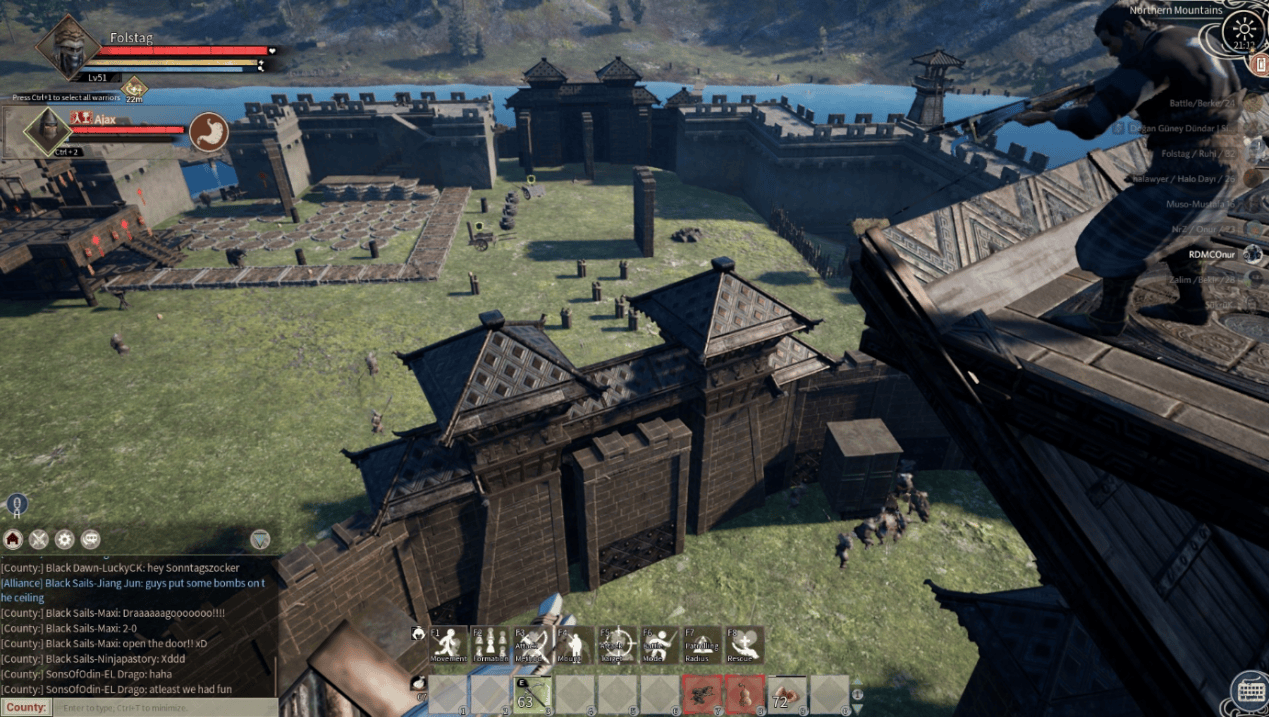Switch chat channel via County label
Viewport: 1269px width, 717px height.
(26, 708)
